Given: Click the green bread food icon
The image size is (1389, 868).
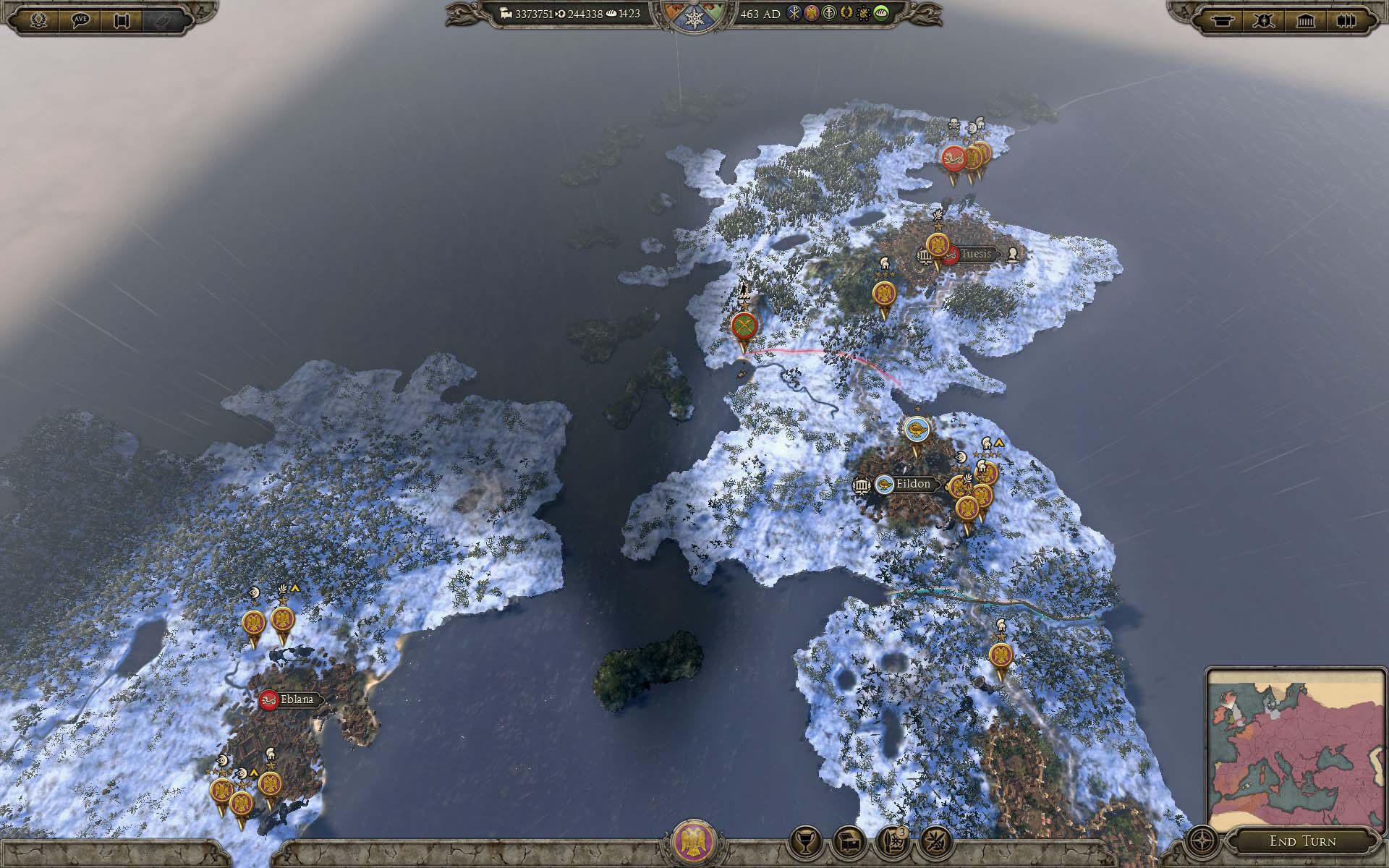Looking at the screenshot, I should coord(881,14).
